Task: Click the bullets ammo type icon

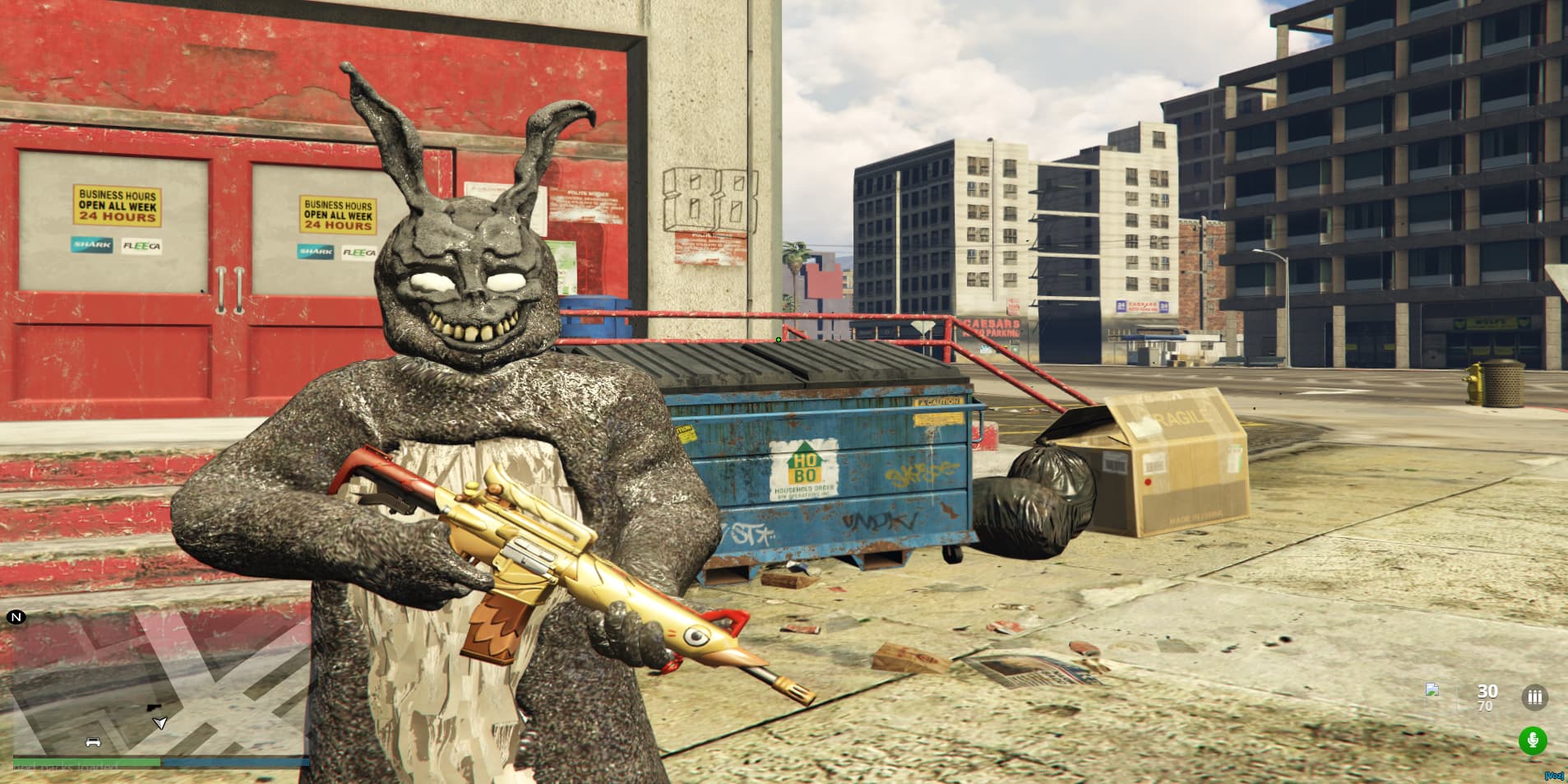Action: 1534,698
